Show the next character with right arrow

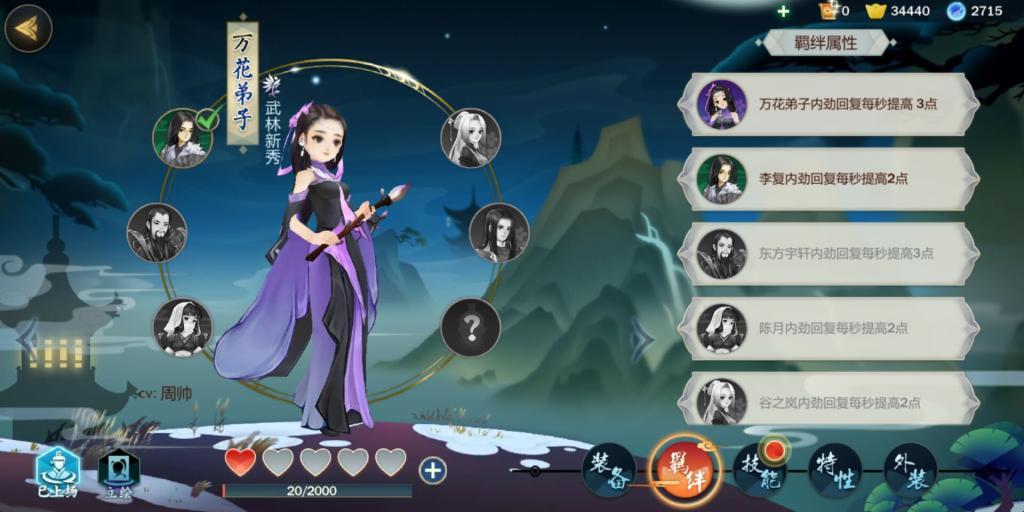[641, 340]
